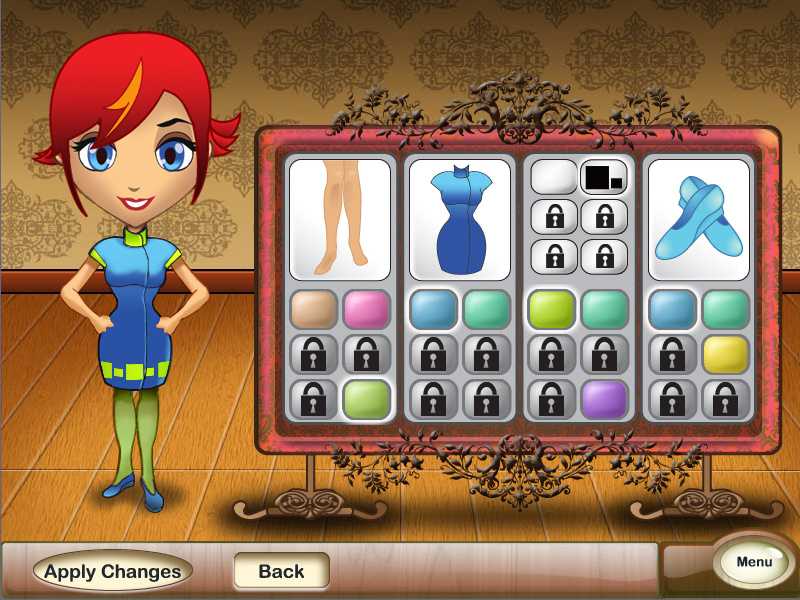The height and width of the screenshot is (600, 800).
Task: Click the blue shoes preview thumbnail
Action: (698, 219)
